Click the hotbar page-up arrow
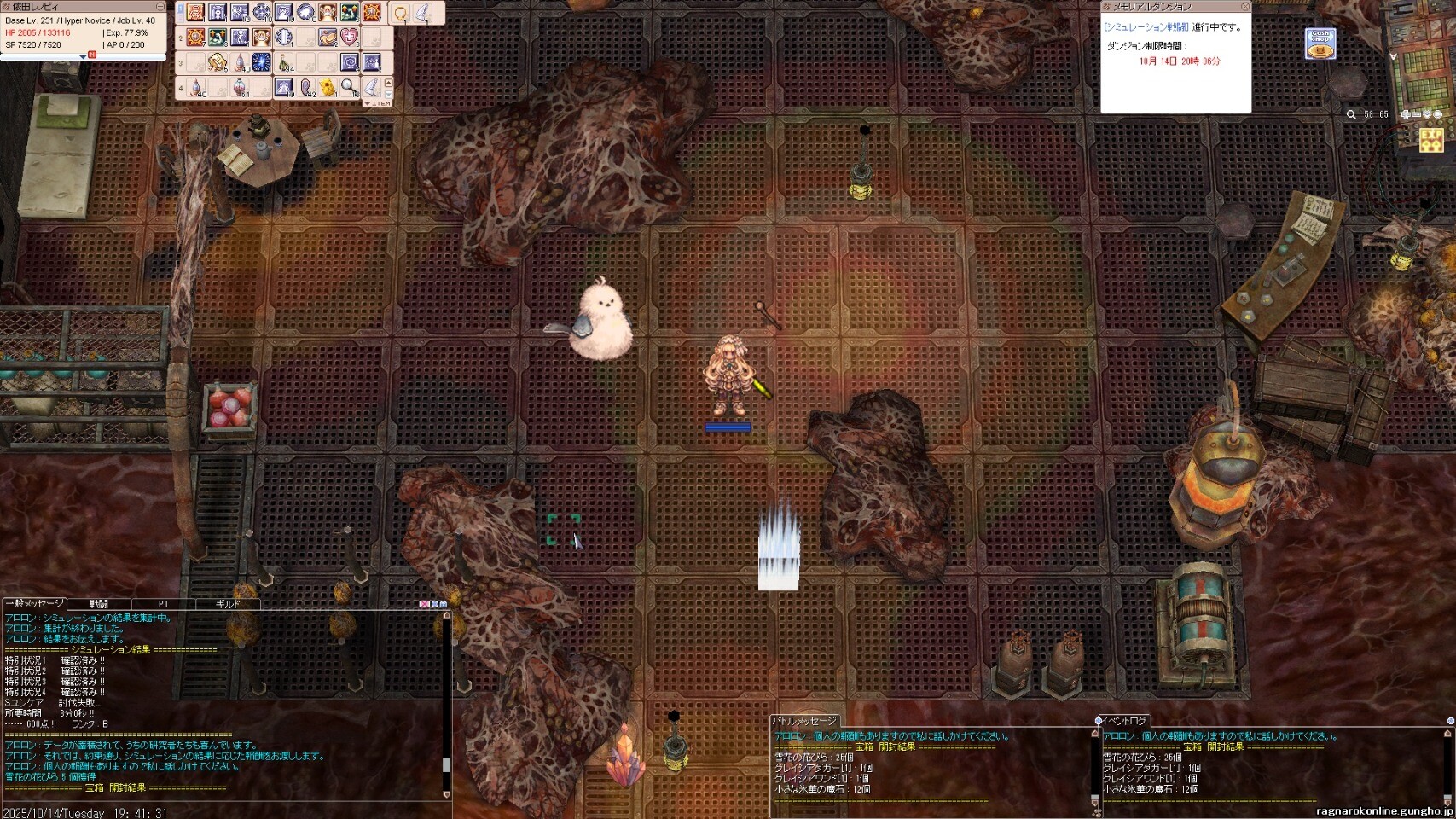Image resolution: width=1456 pixels, height=819 pixels. point(389,84)
